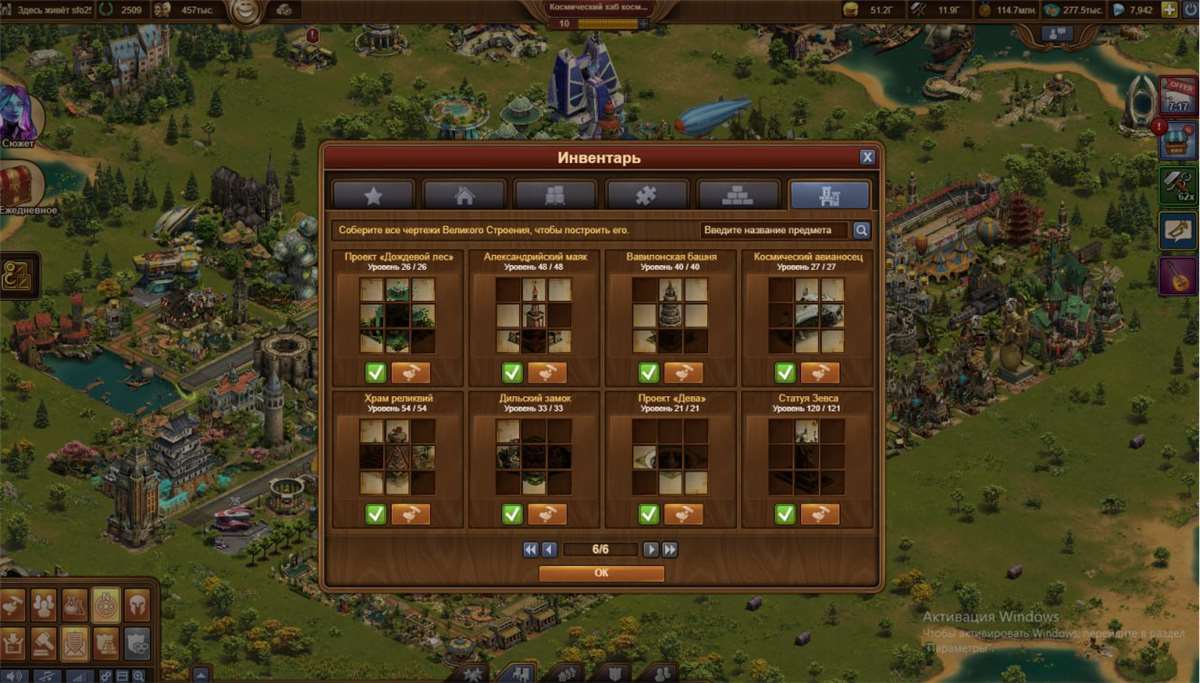The height and width of the screenshot is (683, 1200).
Task: Click the item name search field
Action: click(x=773, y=230)
